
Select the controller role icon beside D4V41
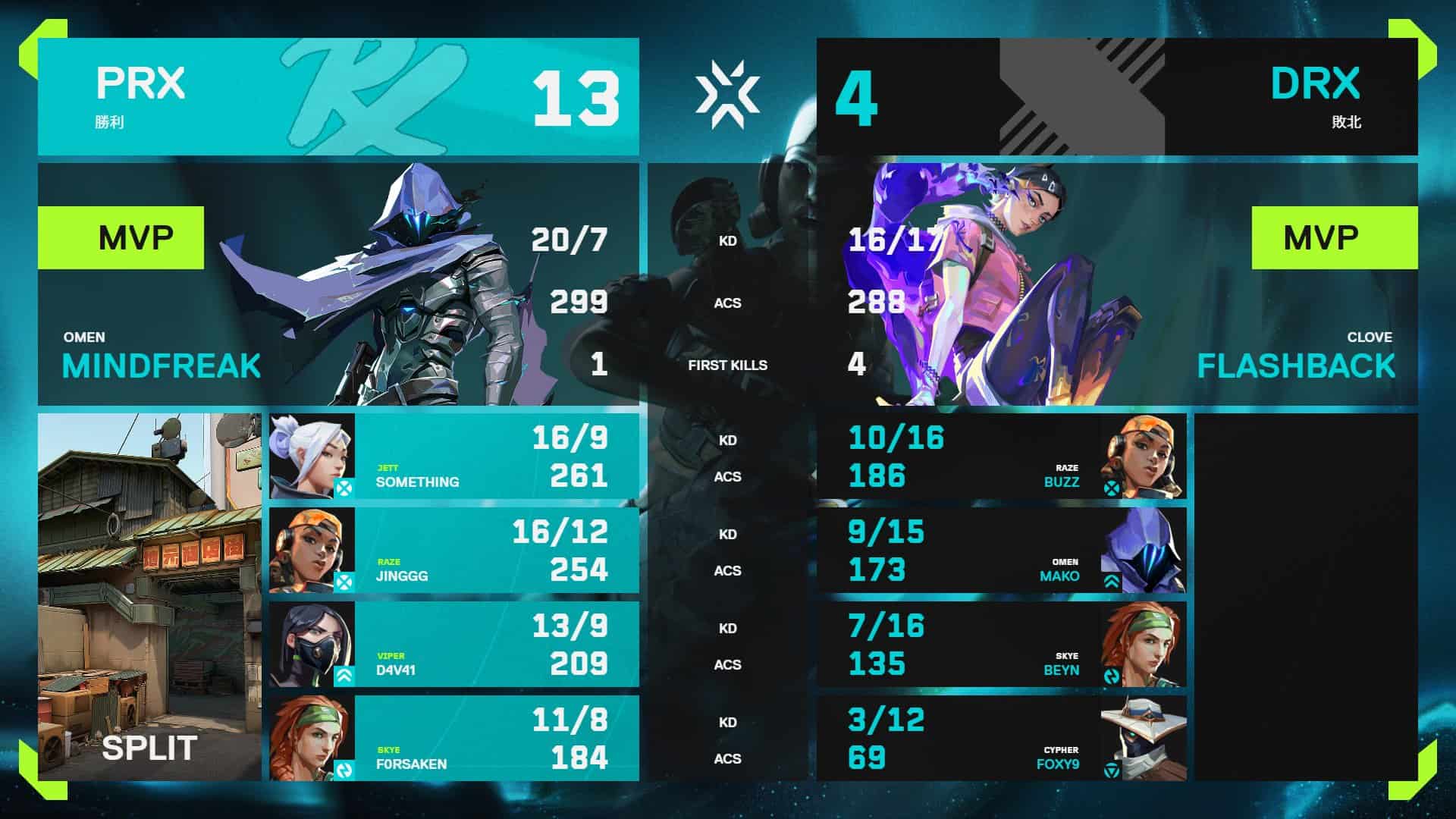click(345, 676)
